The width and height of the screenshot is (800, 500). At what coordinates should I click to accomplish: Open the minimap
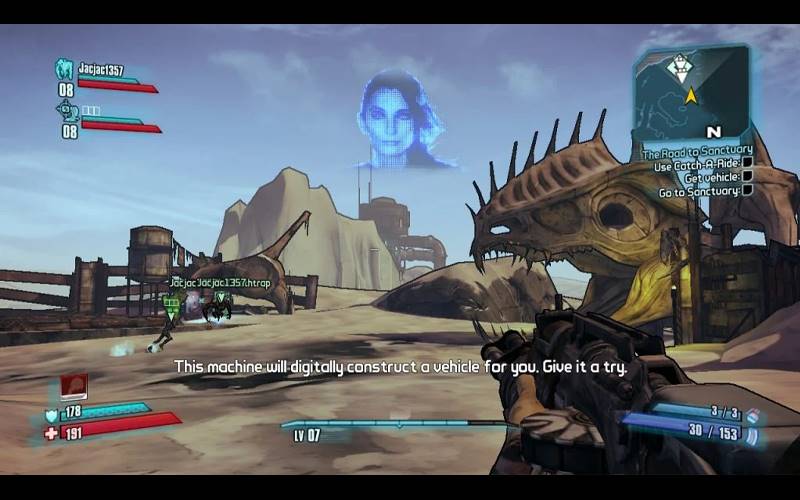pos(691,92)
